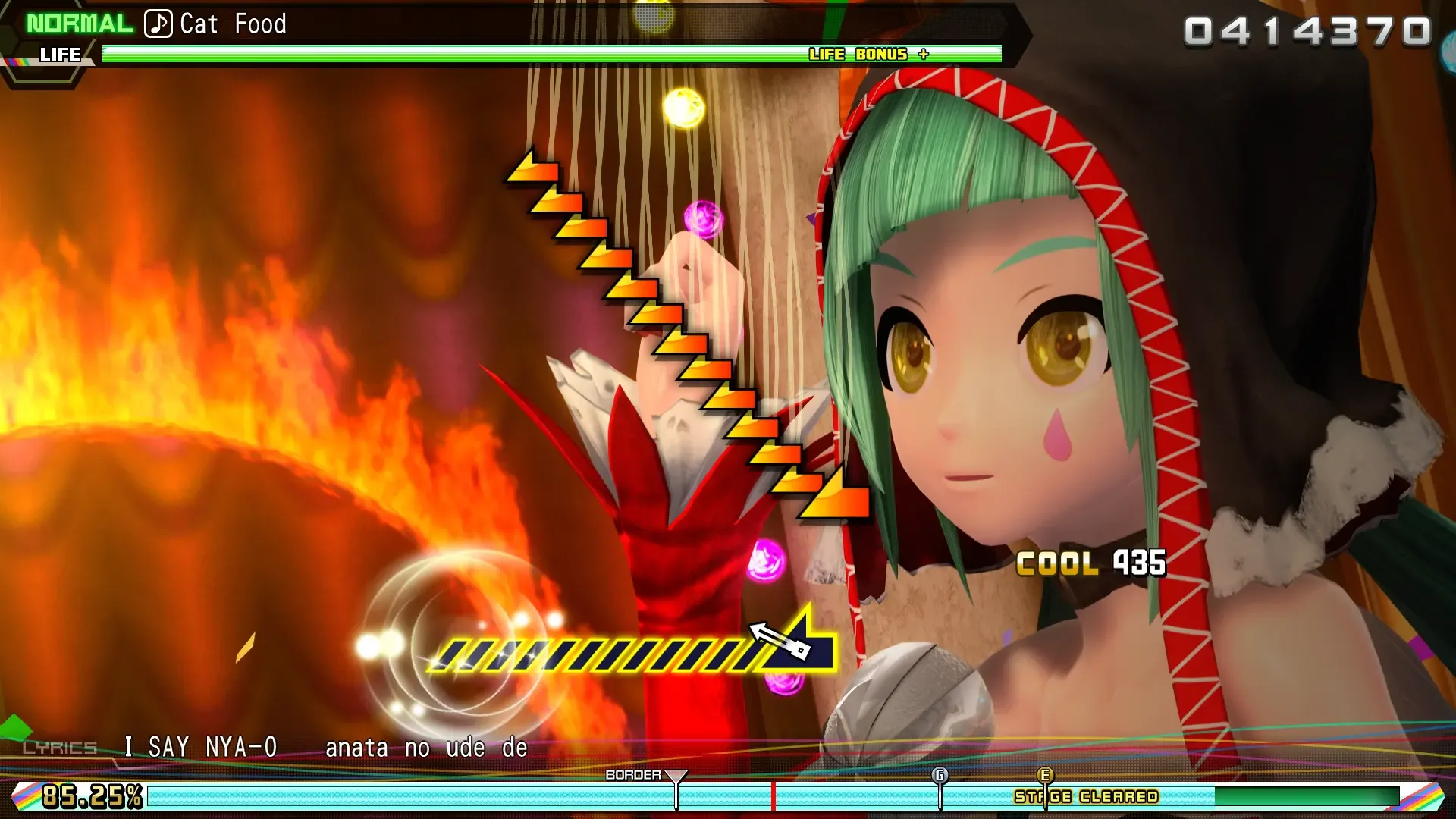Click the lyrics text I SAY NYA-O
The height and width of the screenshot is (819, 1456).
tap(202, 745)
